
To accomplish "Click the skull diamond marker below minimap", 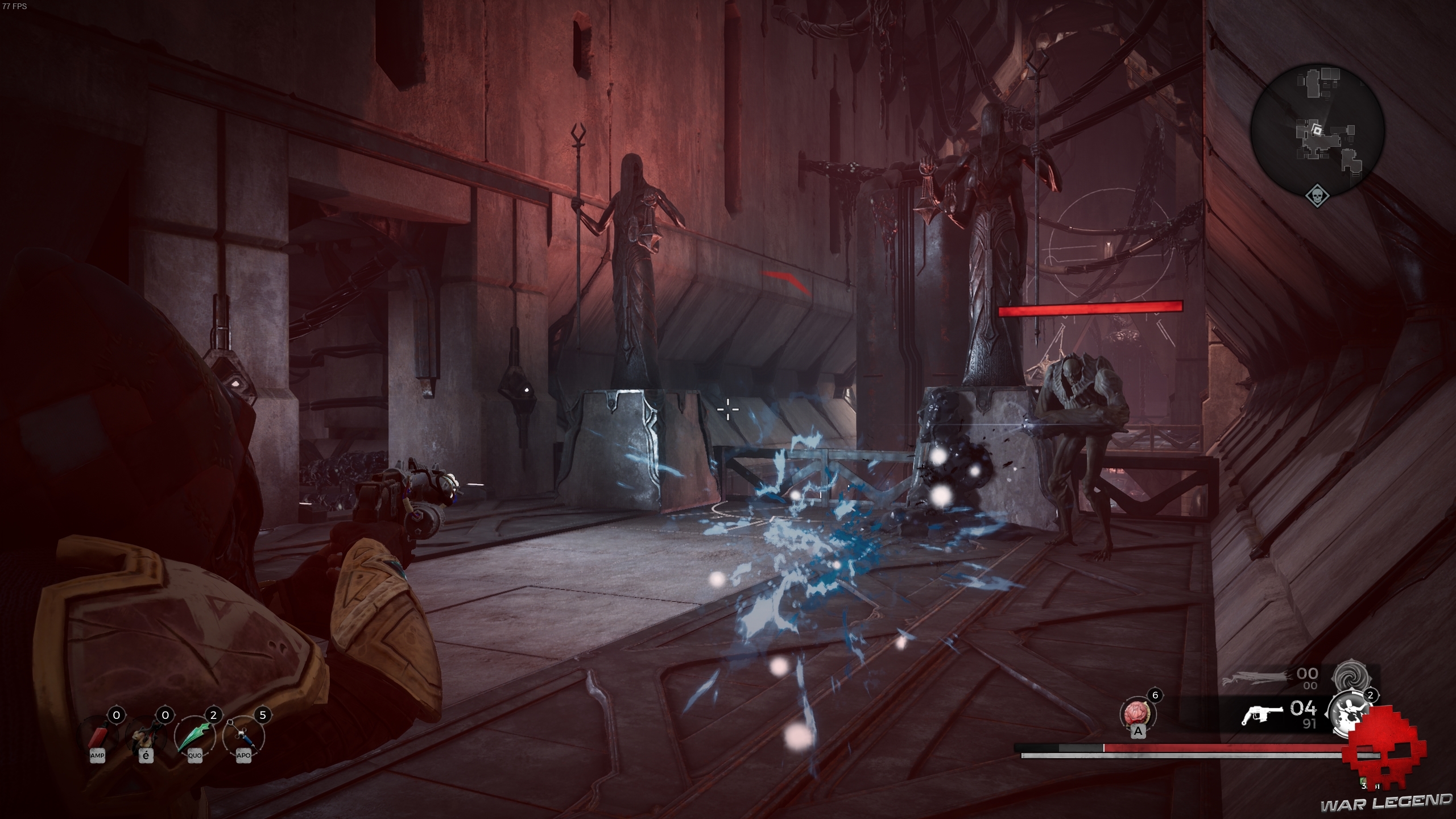I will pyautogui.click(x=1317, y=197).
